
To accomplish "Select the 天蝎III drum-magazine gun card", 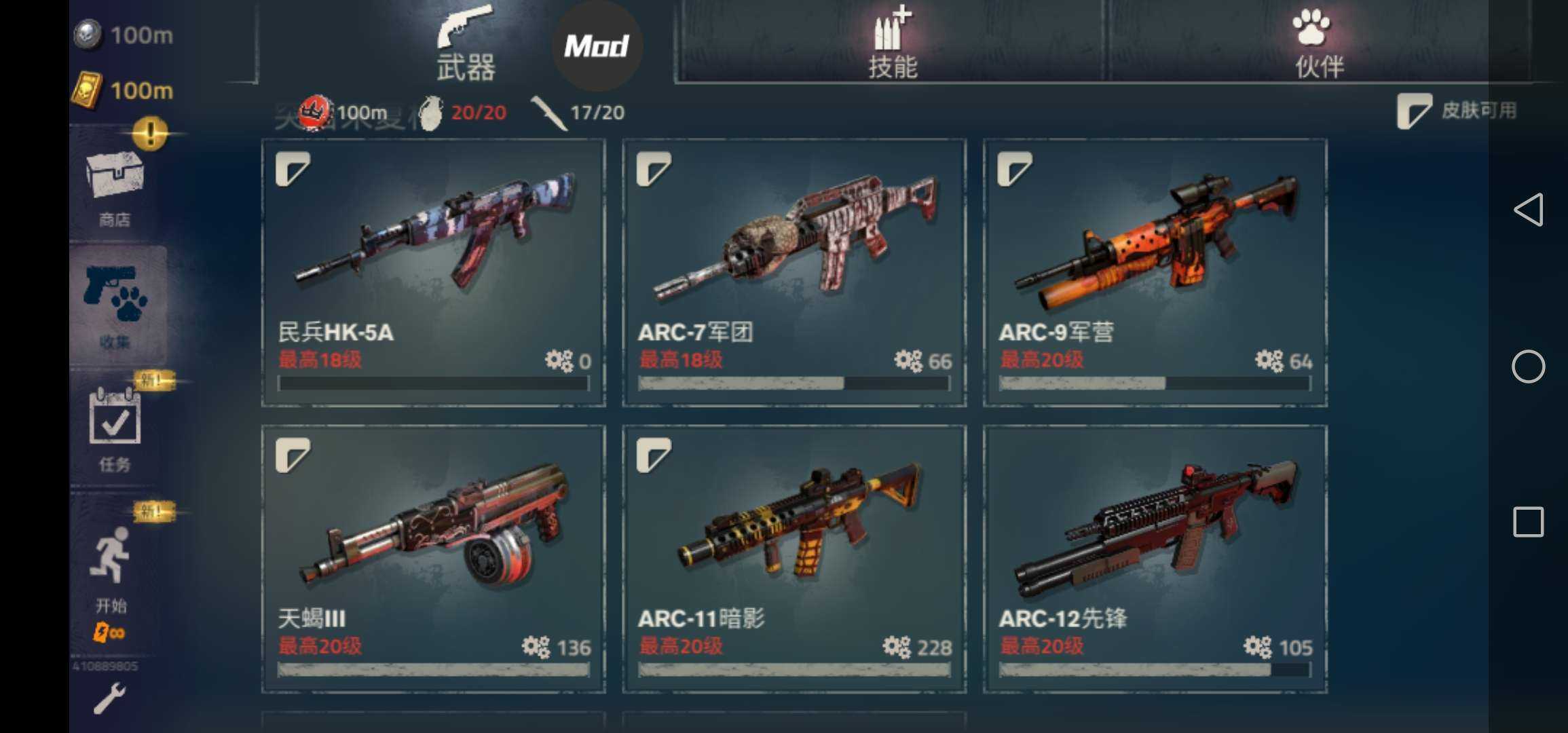I will pos(434,559).
